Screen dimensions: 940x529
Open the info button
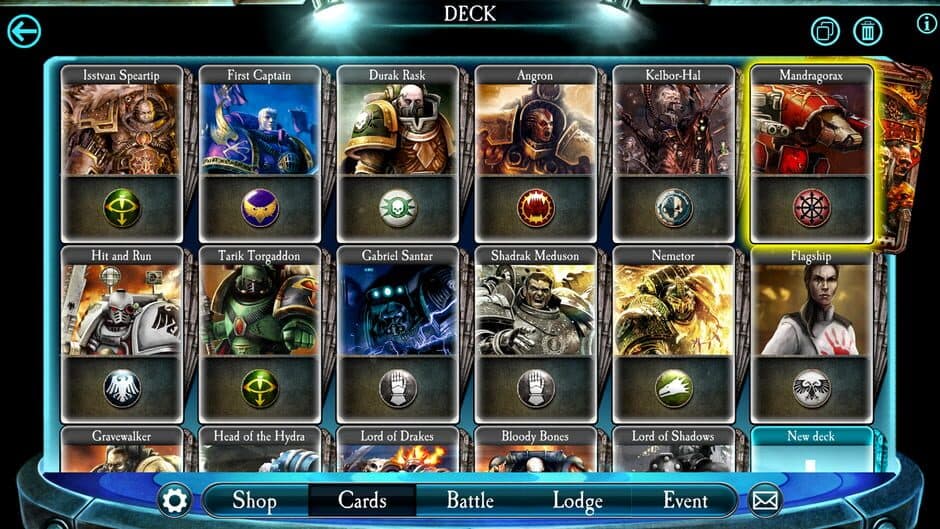coord(926,24)
